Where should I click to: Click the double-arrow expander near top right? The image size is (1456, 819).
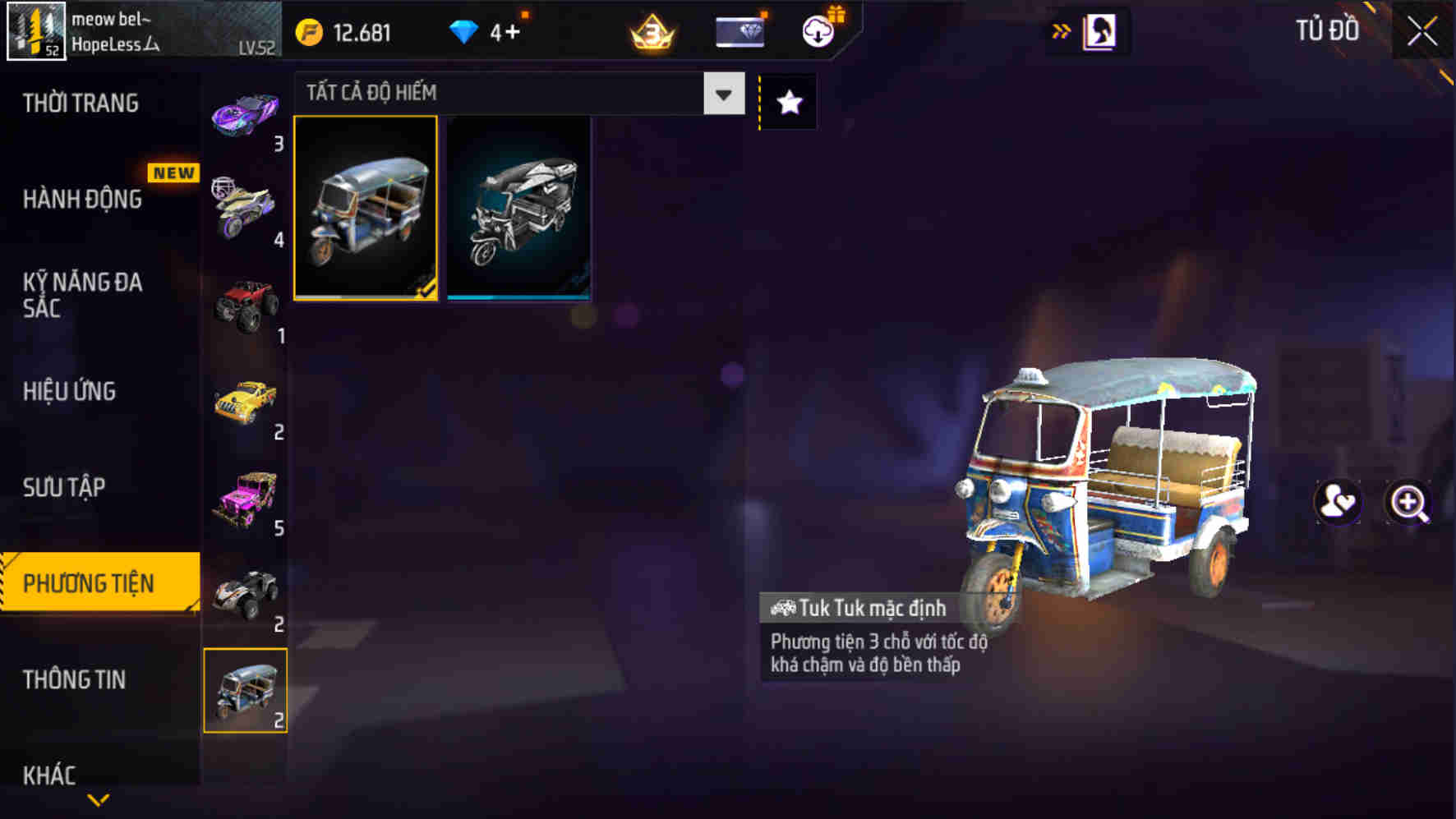pos(1063,28)
